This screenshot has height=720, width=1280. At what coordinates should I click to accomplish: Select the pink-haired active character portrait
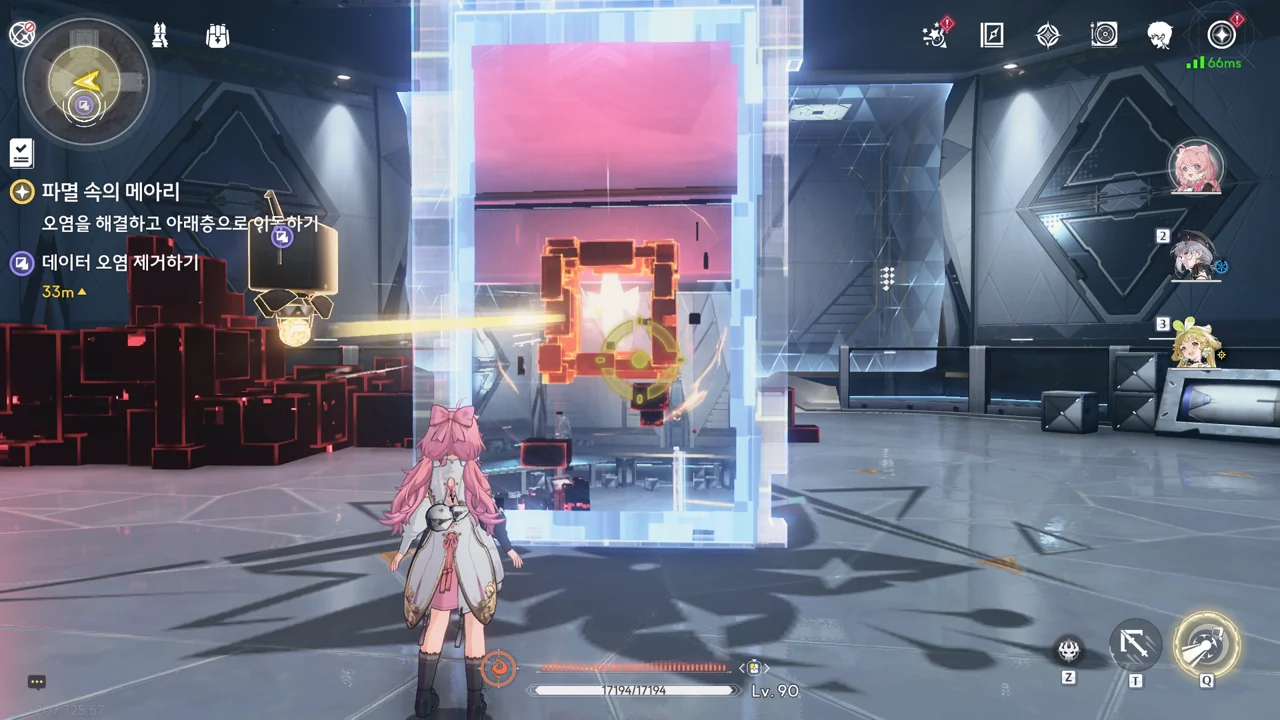[x=1196, y=166]
